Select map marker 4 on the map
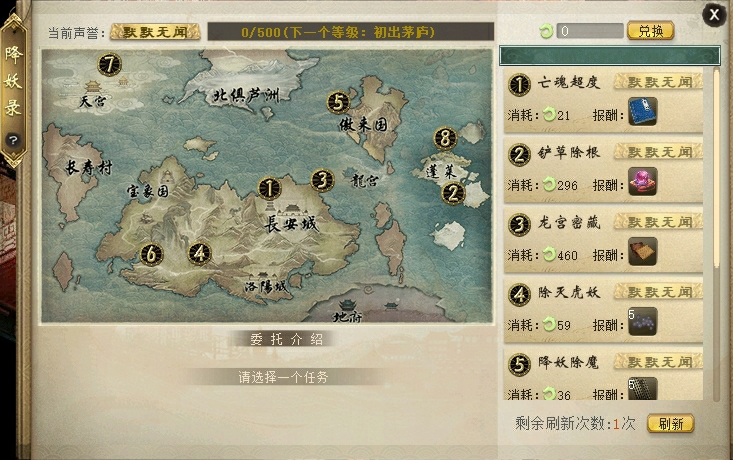 click(199, 253)
